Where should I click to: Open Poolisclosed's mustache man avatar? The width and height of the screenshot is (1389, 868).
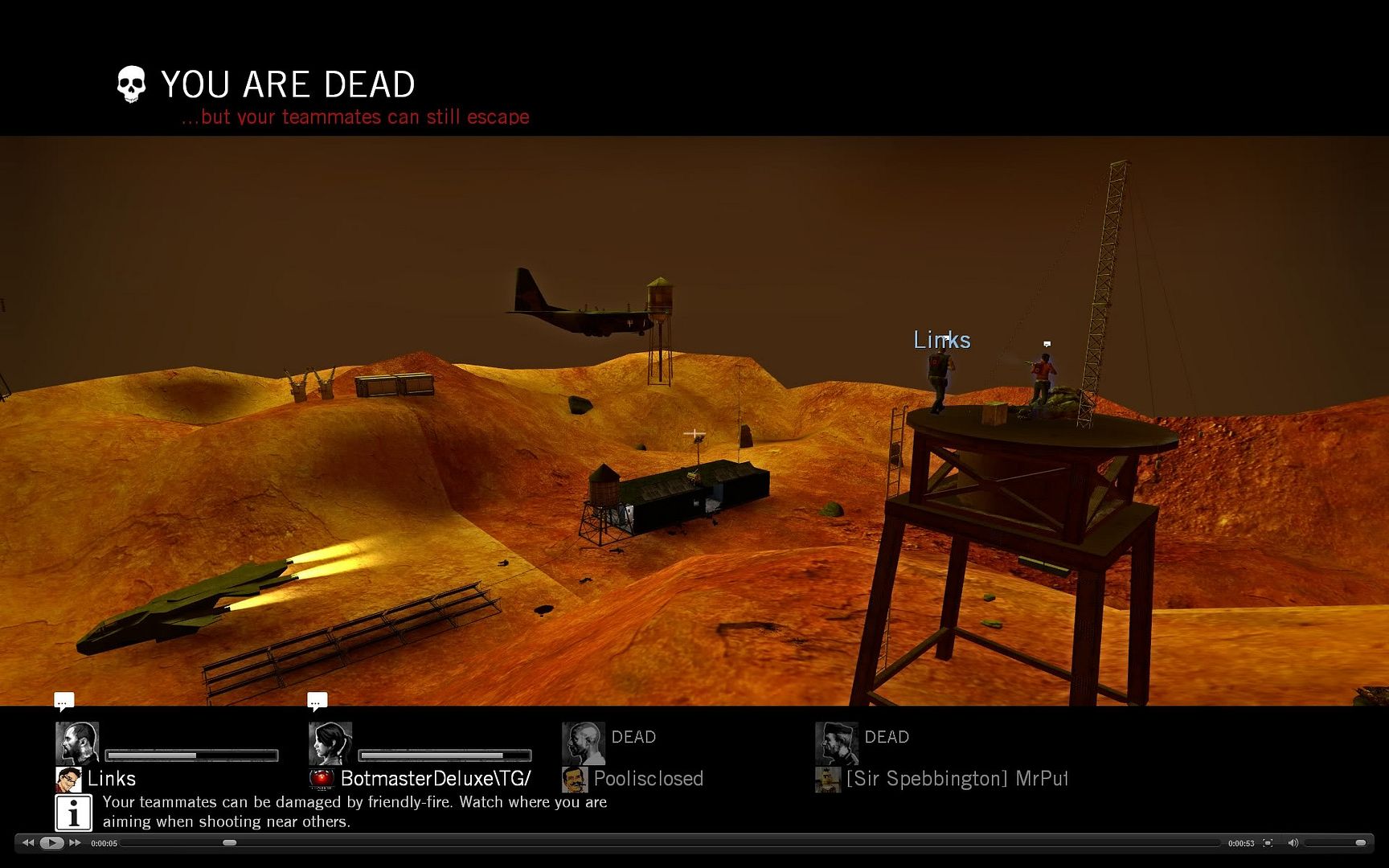click(575, 779)
